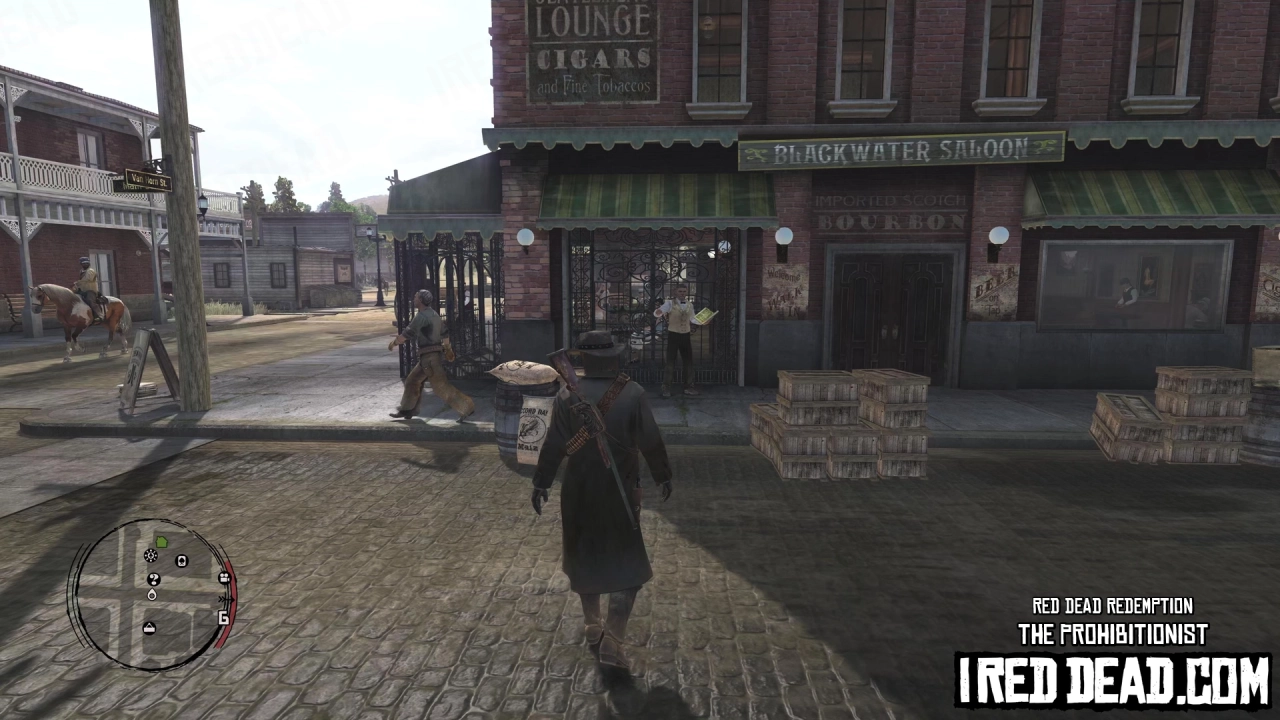Image resolution: width=1280 pixels, height=720 pixels.
Task: Click the tent shop icon on minimap
Action: (149, 627)
